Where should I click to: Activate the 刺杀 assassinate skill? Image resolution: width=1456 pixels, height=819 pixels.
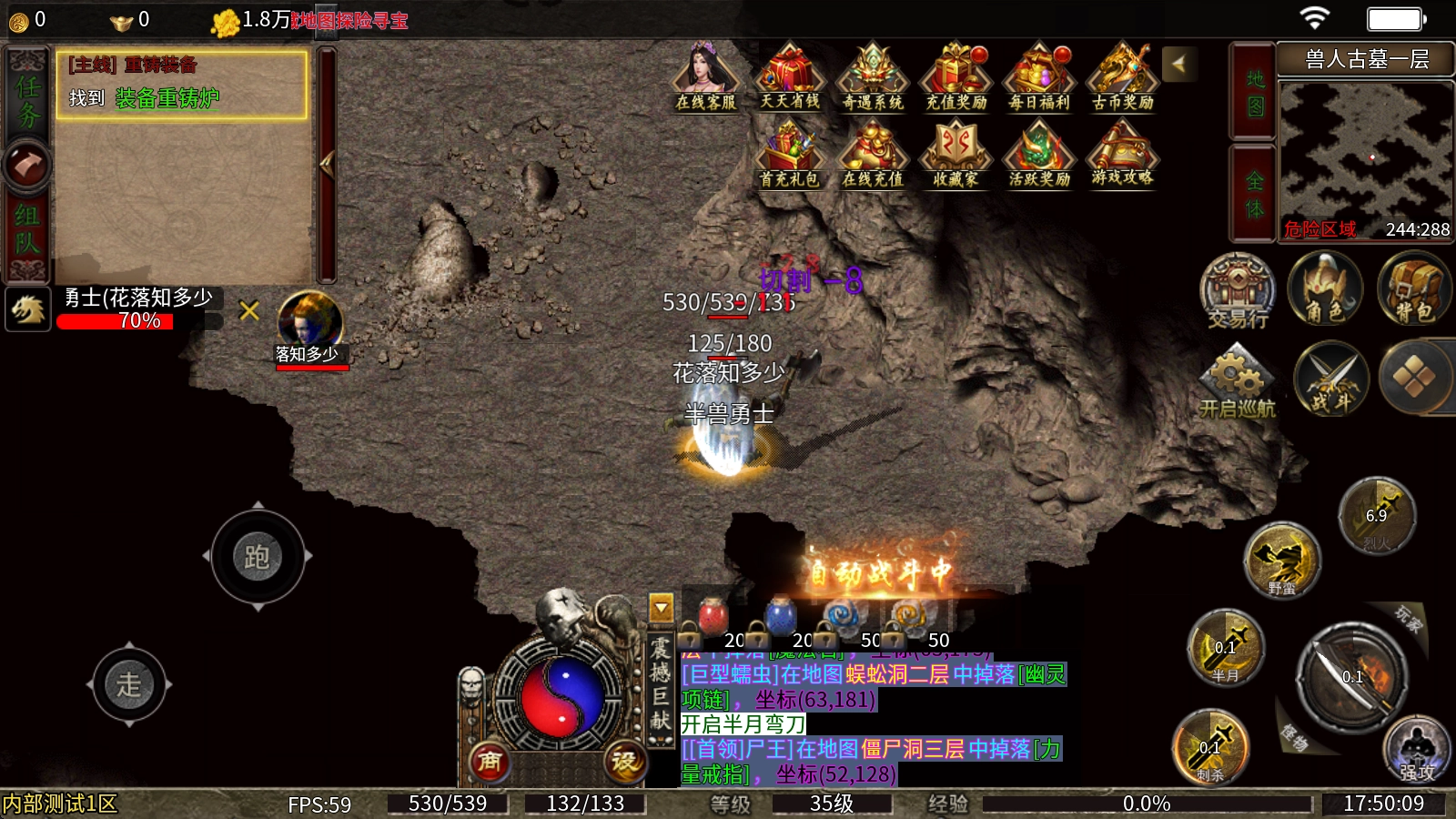tap(1210, 746)
